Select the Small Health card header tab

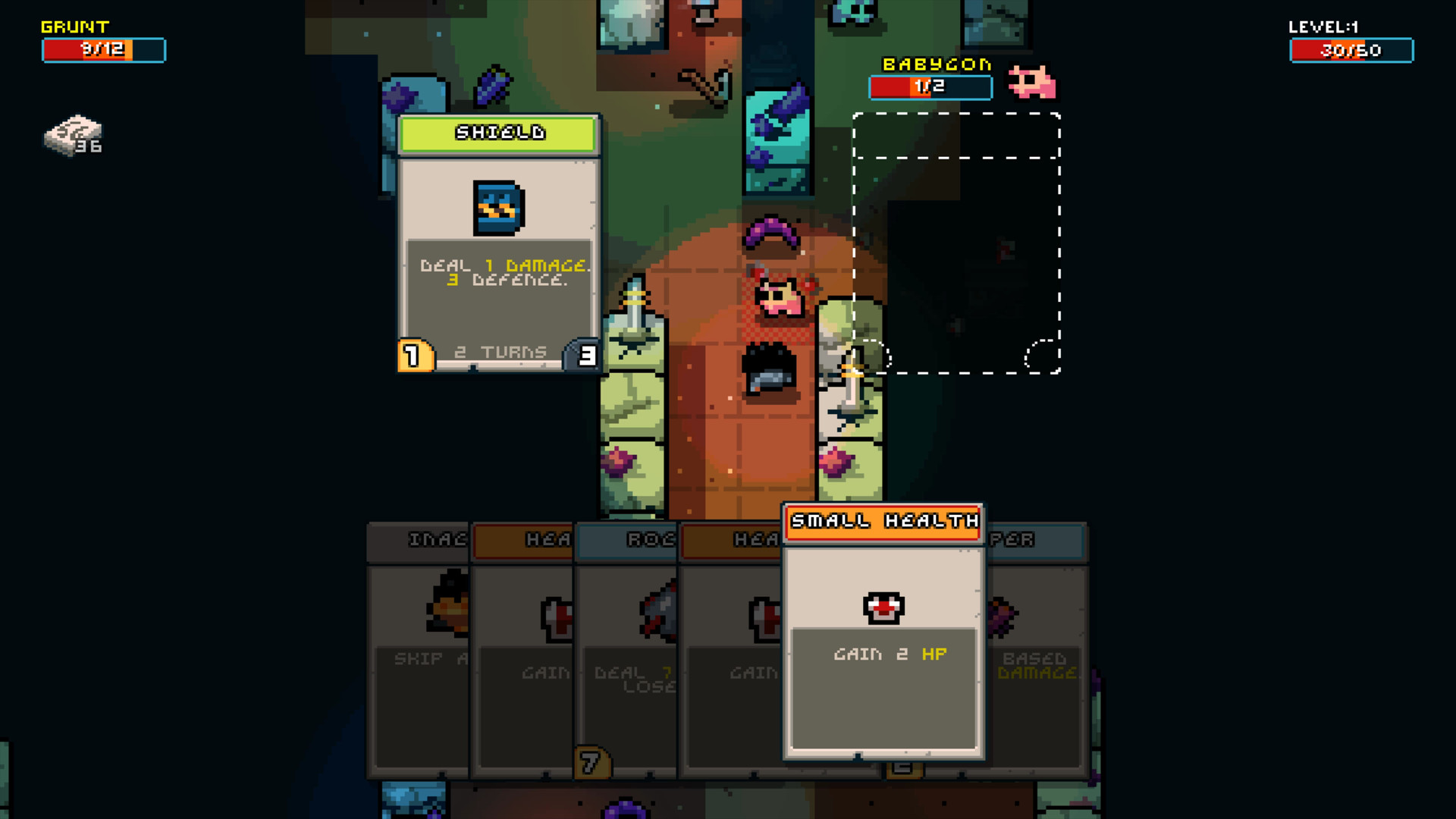tap(882, 522)
